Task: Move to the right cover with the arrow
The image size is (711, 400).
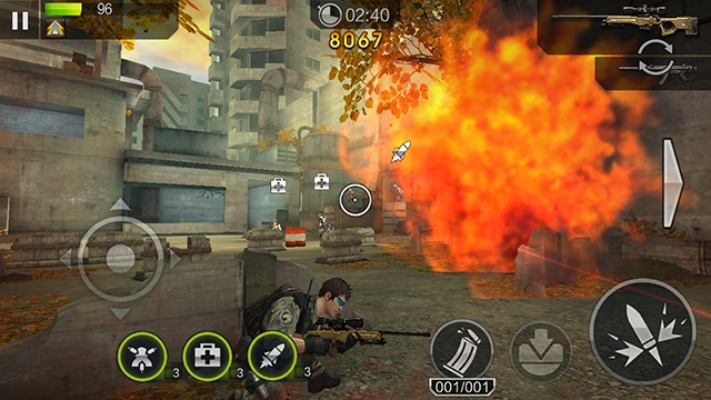Action: [x=673, y=183]
